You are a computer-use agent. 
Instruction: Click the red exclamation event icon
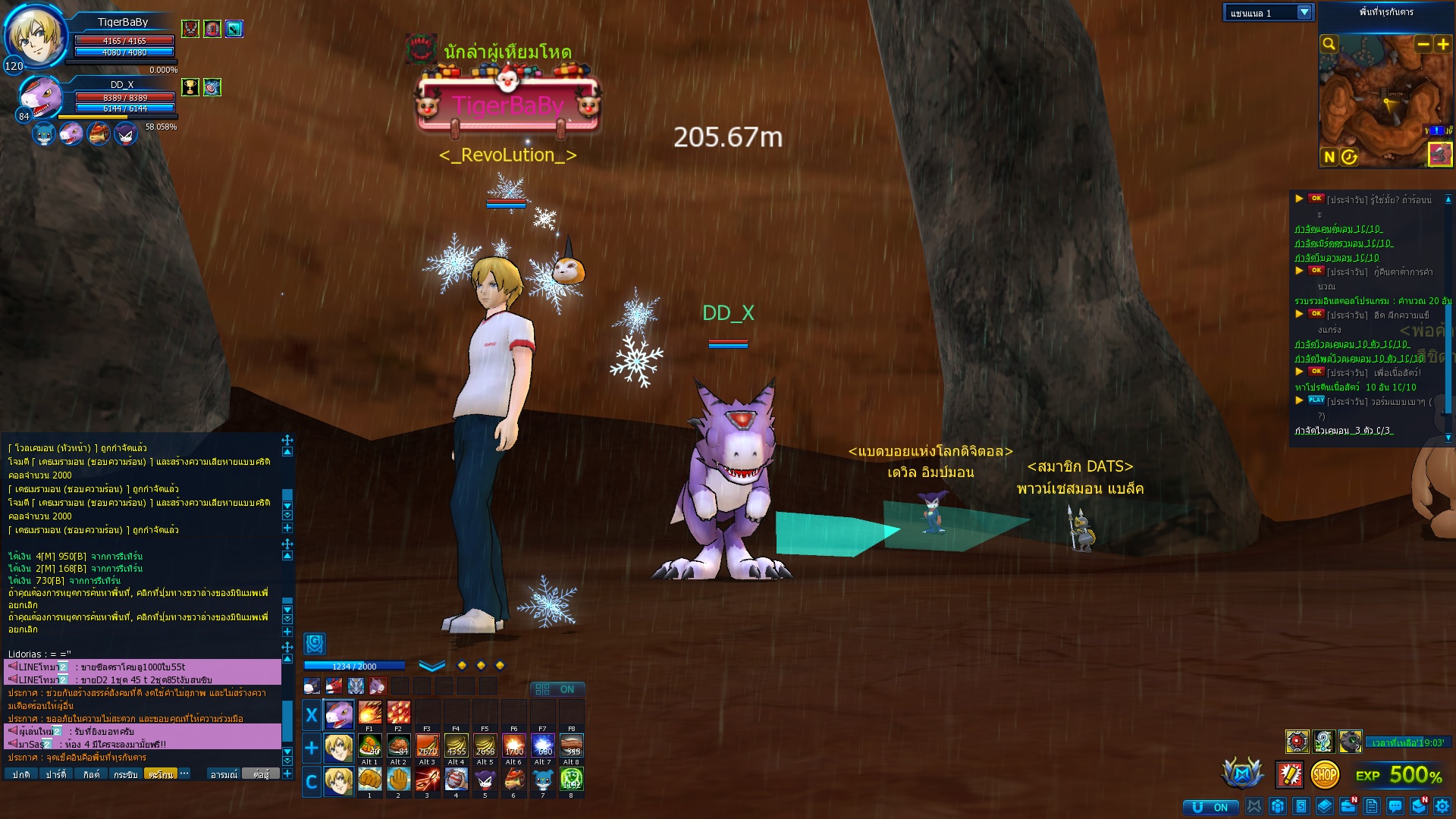(1289, 774)
